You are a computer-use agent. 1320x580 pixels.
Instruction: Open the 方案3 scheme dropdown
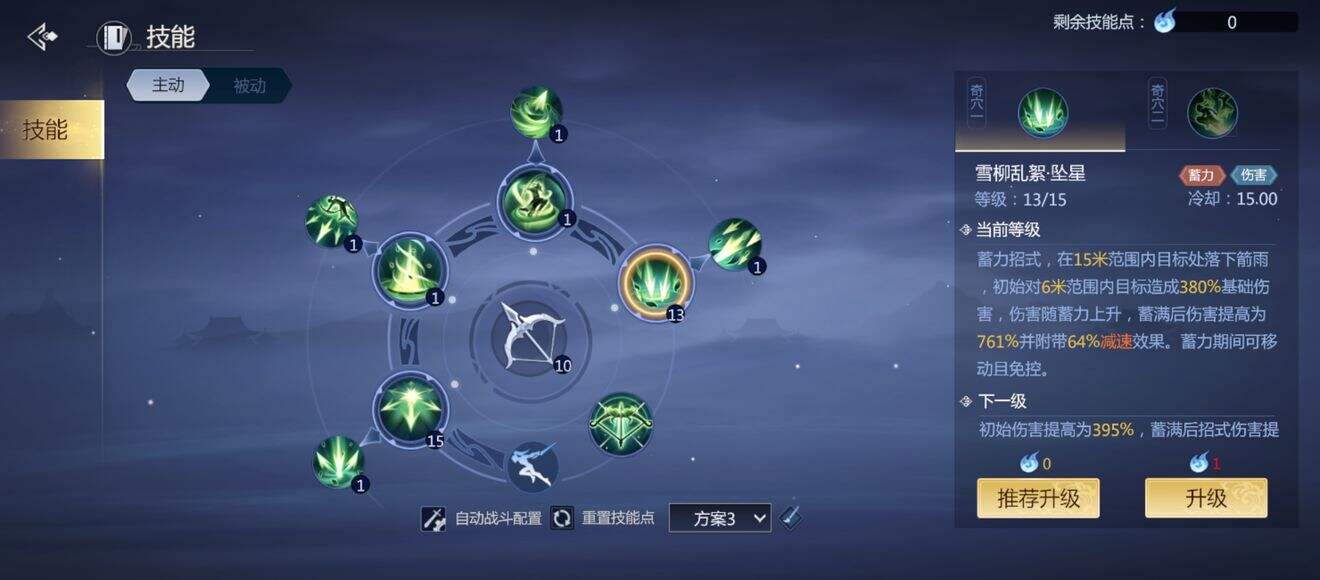[720, 518]
